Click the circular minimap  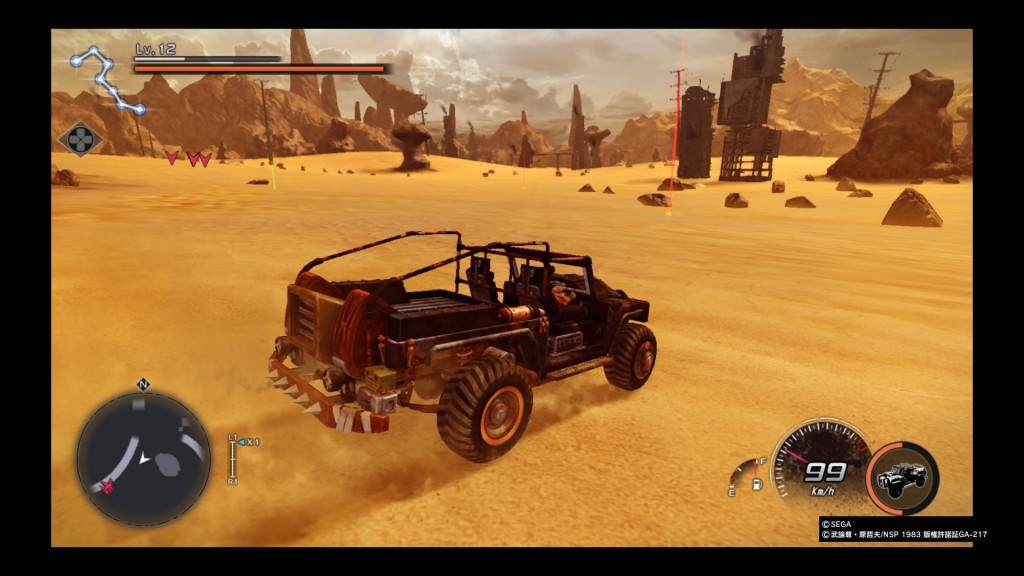point(143,458)
